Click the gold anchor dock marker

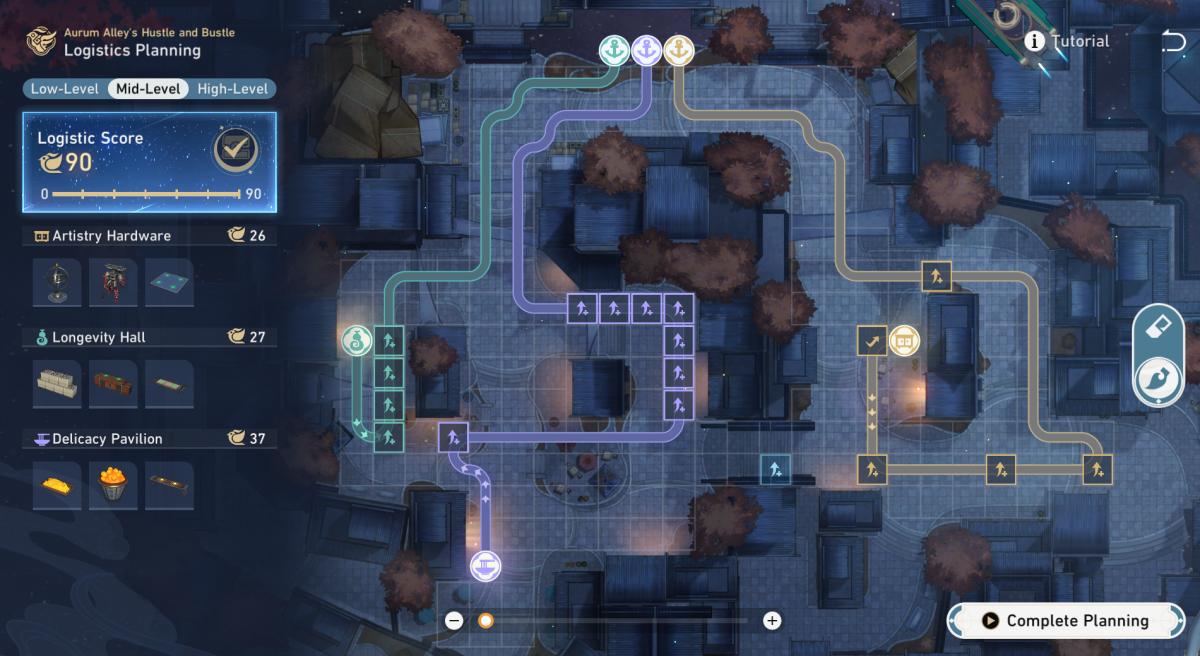[x=678, y=49]
